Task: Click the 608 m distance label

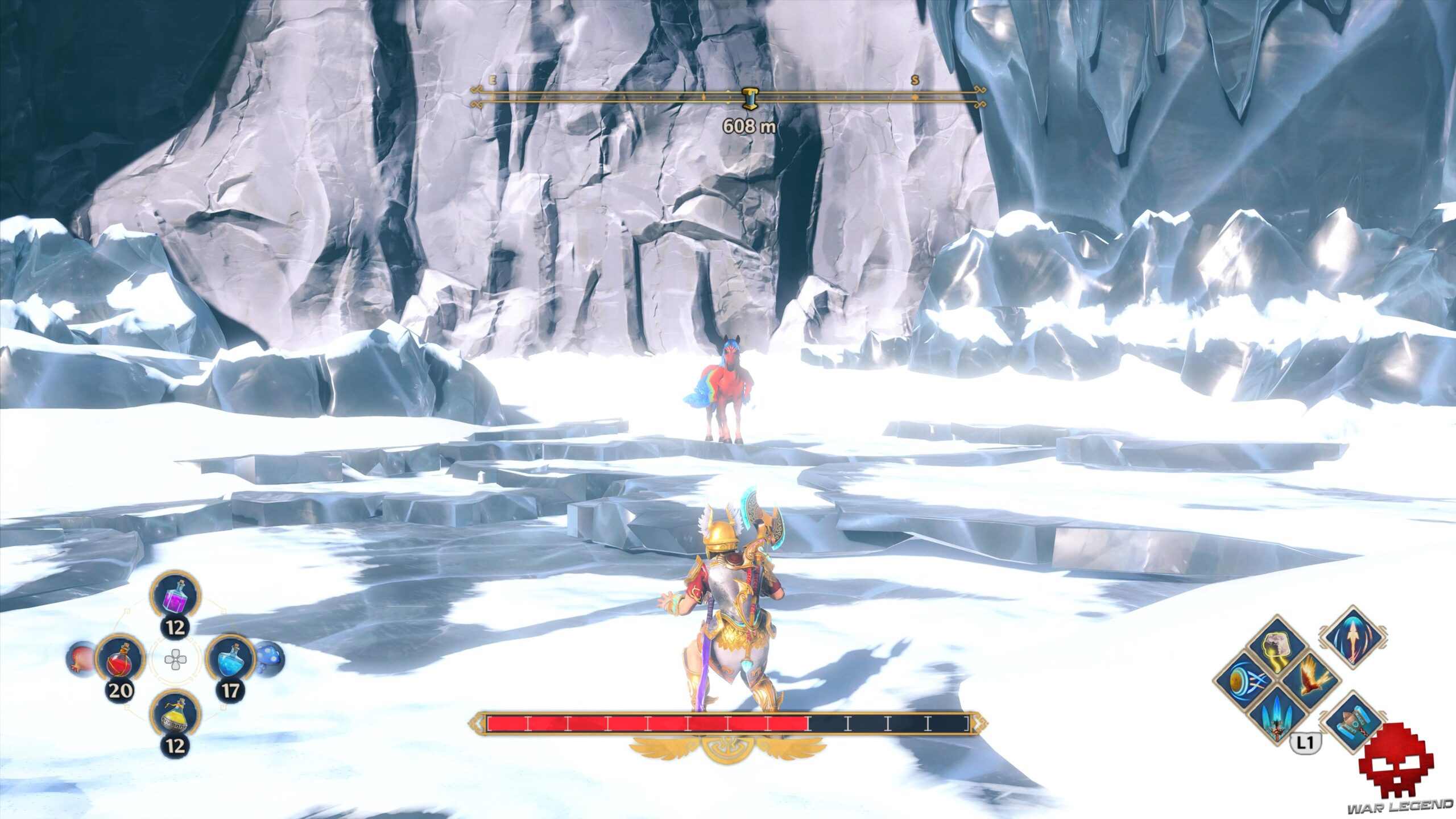Action: click(750, 126)
